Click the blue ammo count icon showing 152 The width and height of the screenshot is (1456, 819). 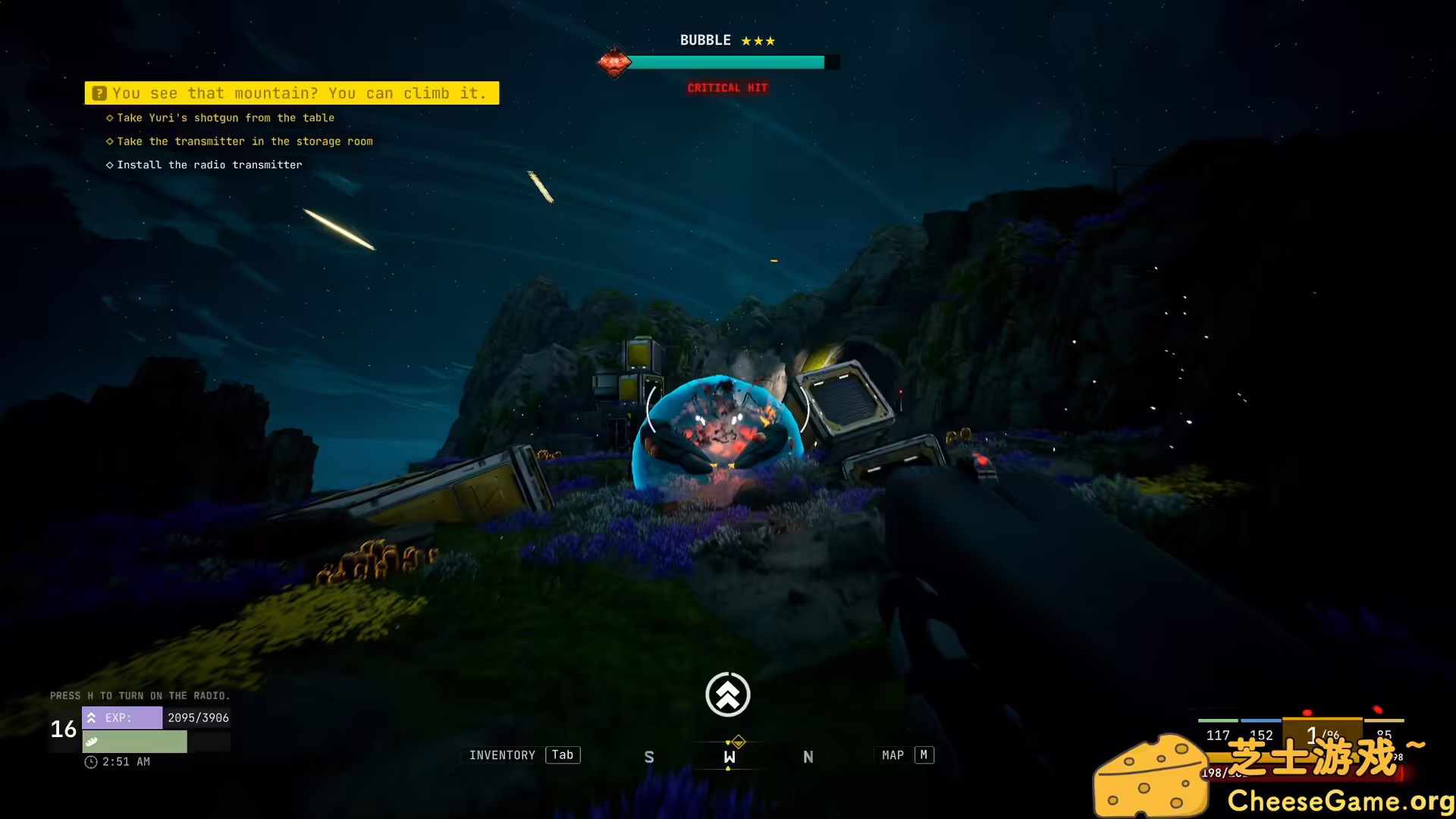click(x=1260, y=735)
